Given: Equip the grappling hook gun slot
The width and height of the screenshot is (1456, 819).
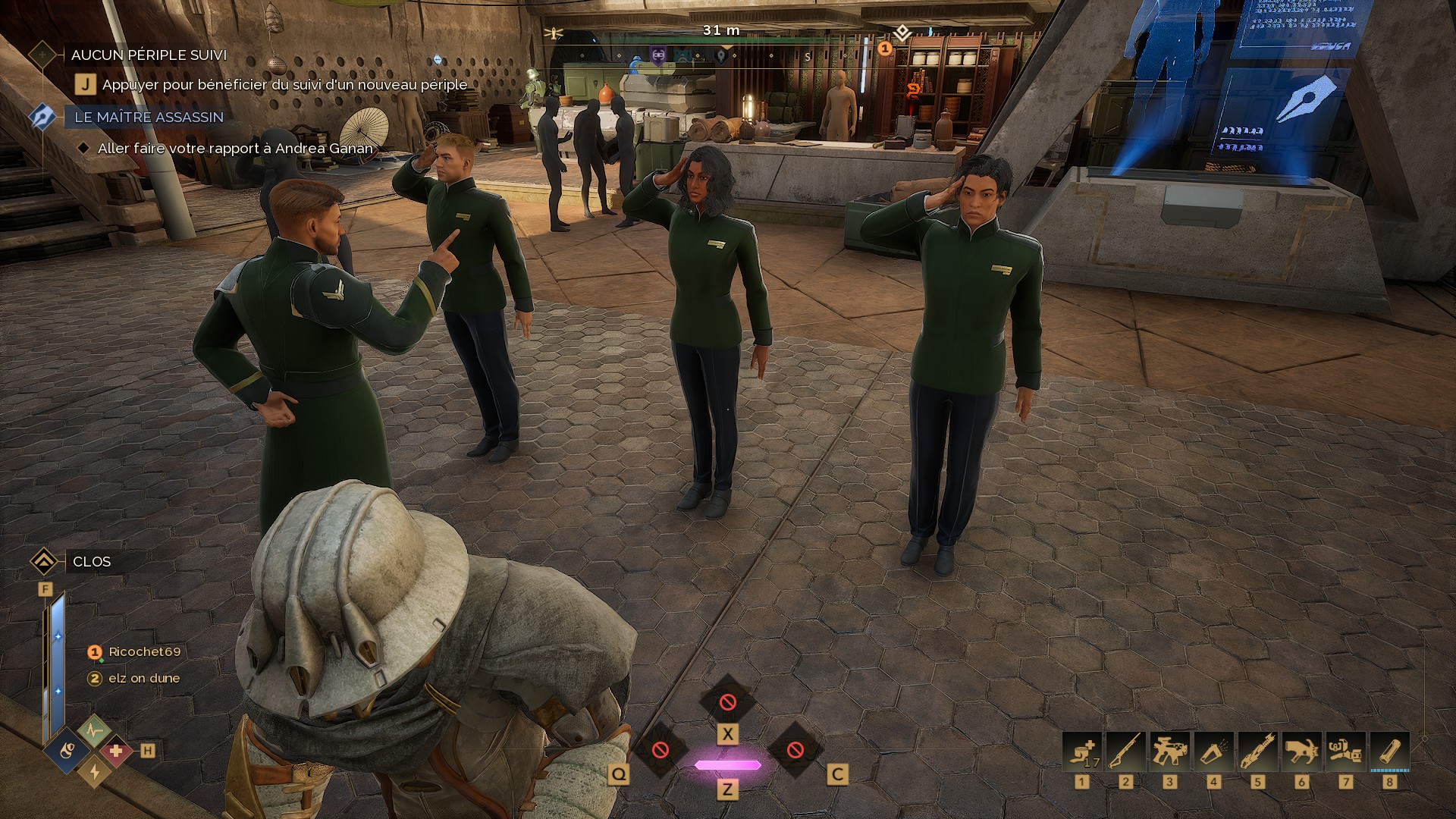Looking at the screenshot, I should (1302, 752).
